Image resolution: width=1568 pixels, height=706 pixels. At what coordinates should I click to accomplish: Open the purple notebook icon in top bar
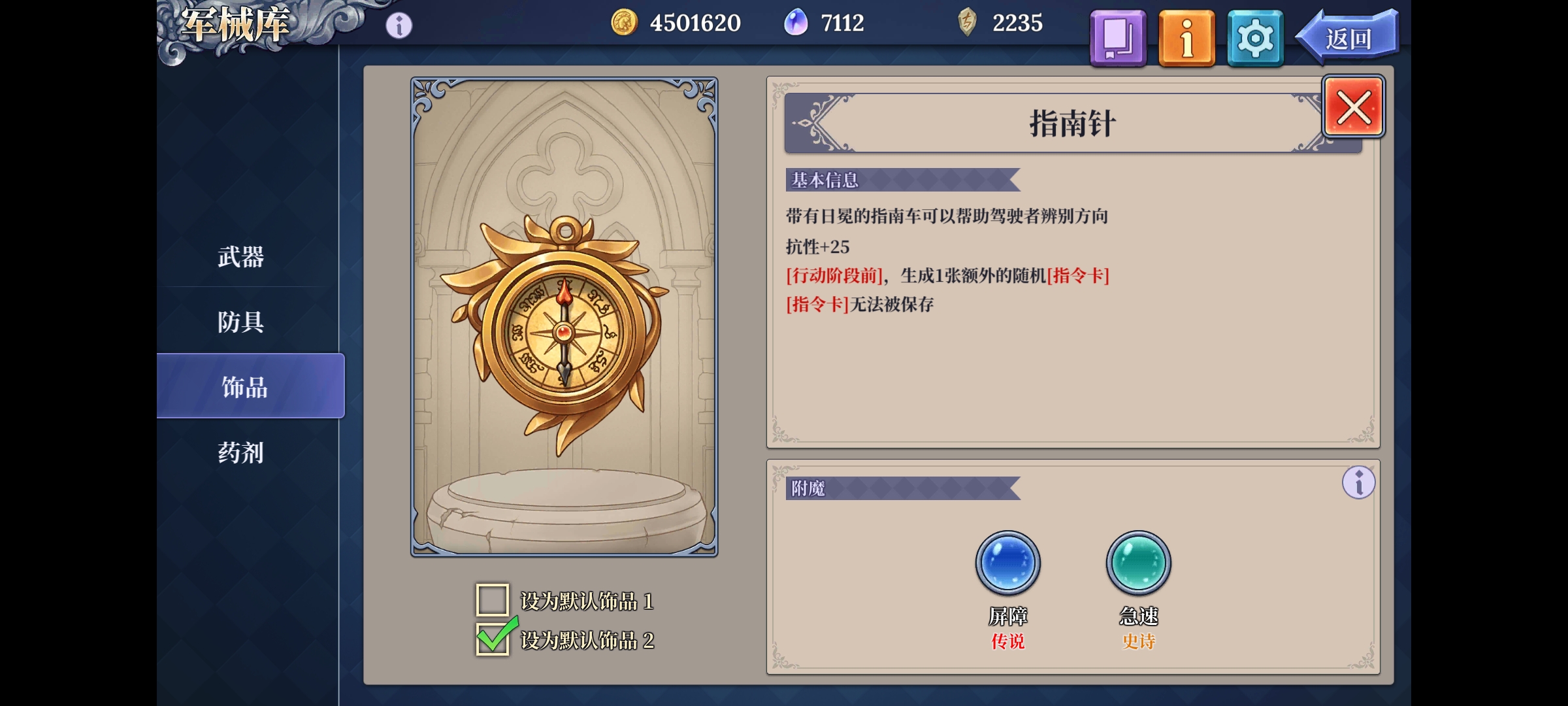click(1117, 37)
